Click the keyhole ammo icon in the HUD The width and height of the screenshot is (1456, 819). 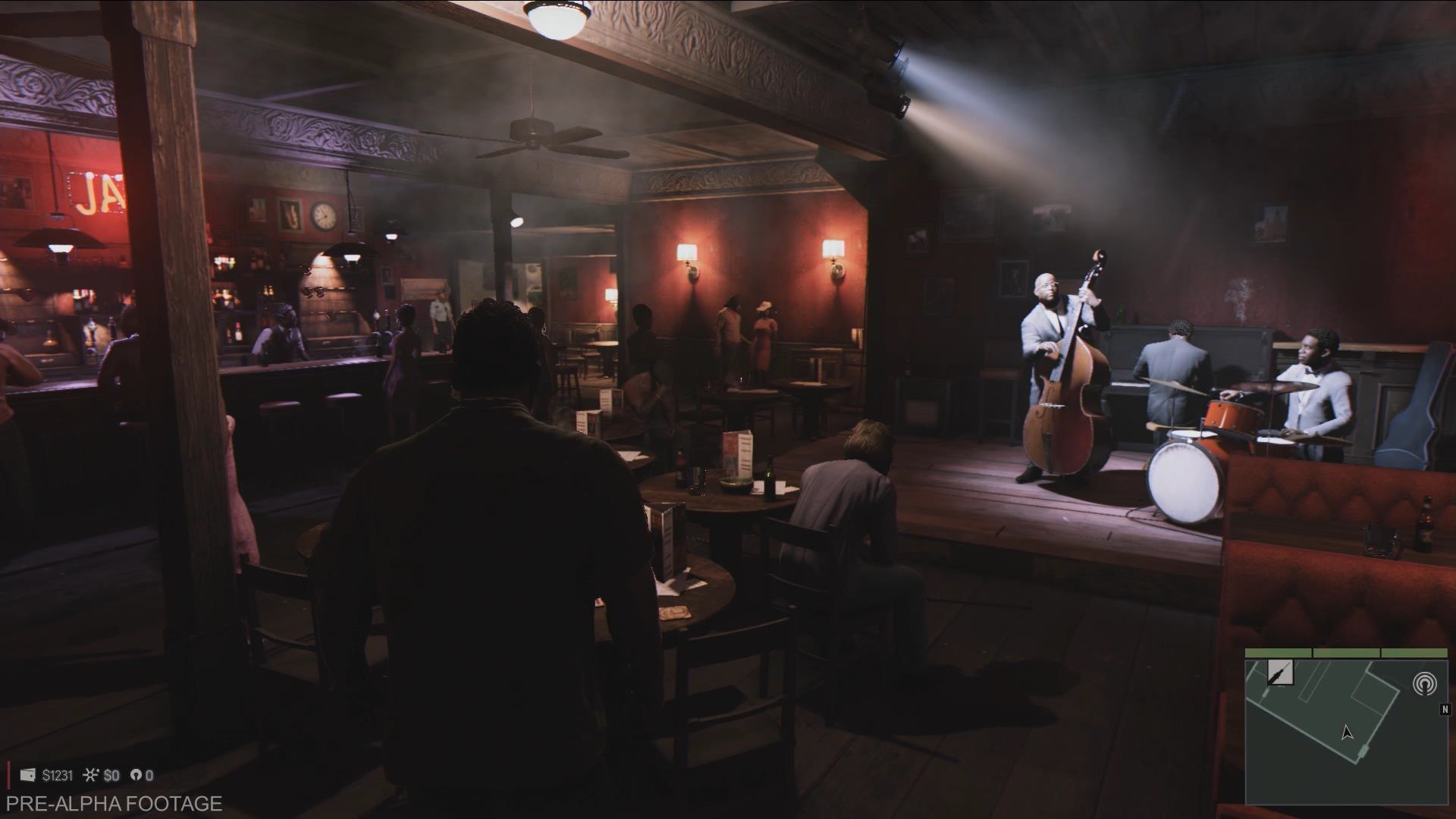click(135, 775)
